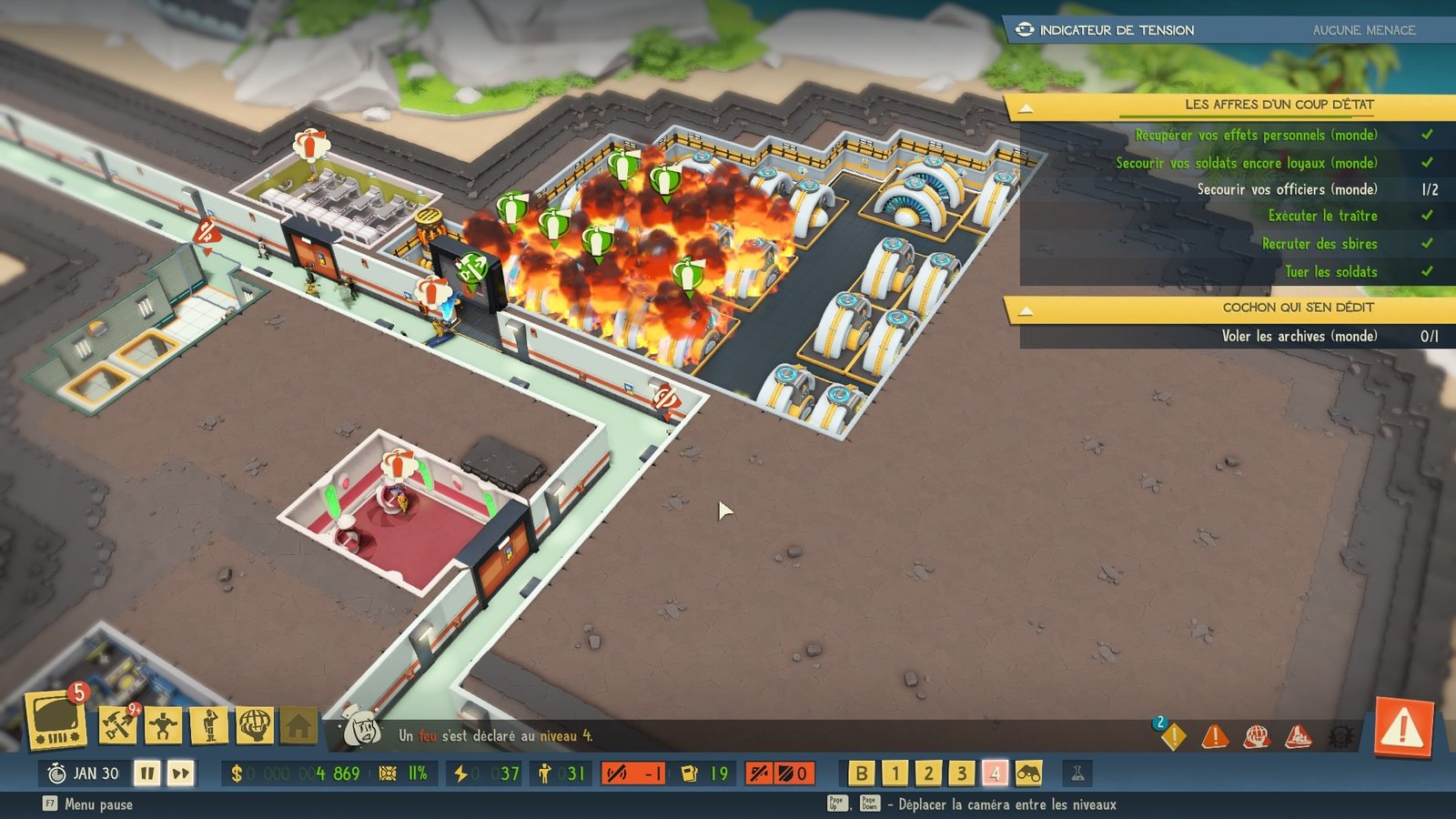Open the saluting henchman menu
This screenshot has height=819, width=1456.
[x=209, y=725]
